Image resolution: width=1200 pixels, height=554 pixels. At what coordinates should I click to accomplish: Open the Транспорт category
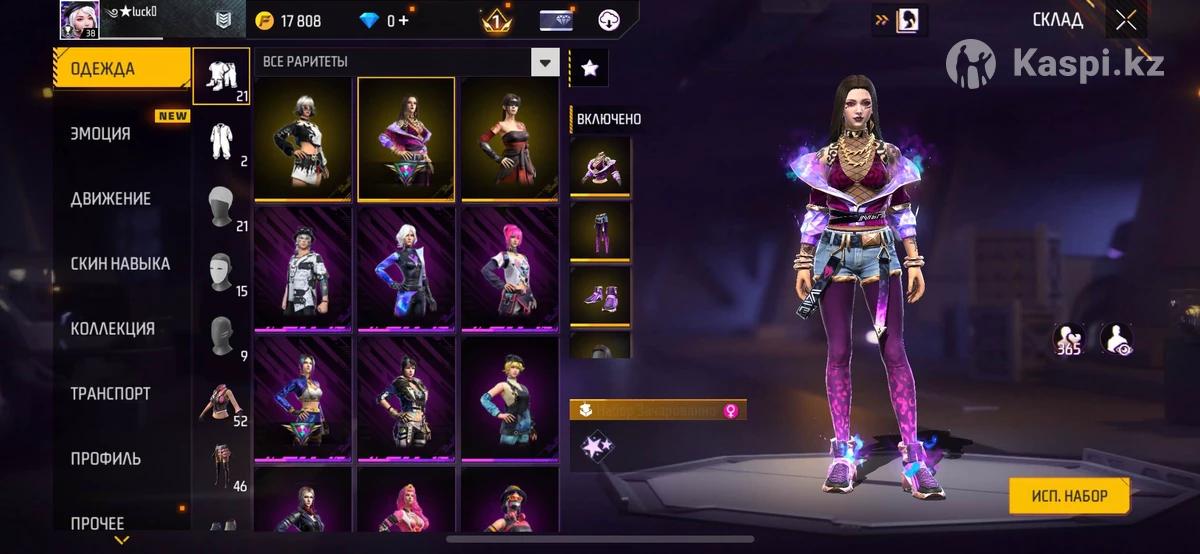tap(110, 394)
